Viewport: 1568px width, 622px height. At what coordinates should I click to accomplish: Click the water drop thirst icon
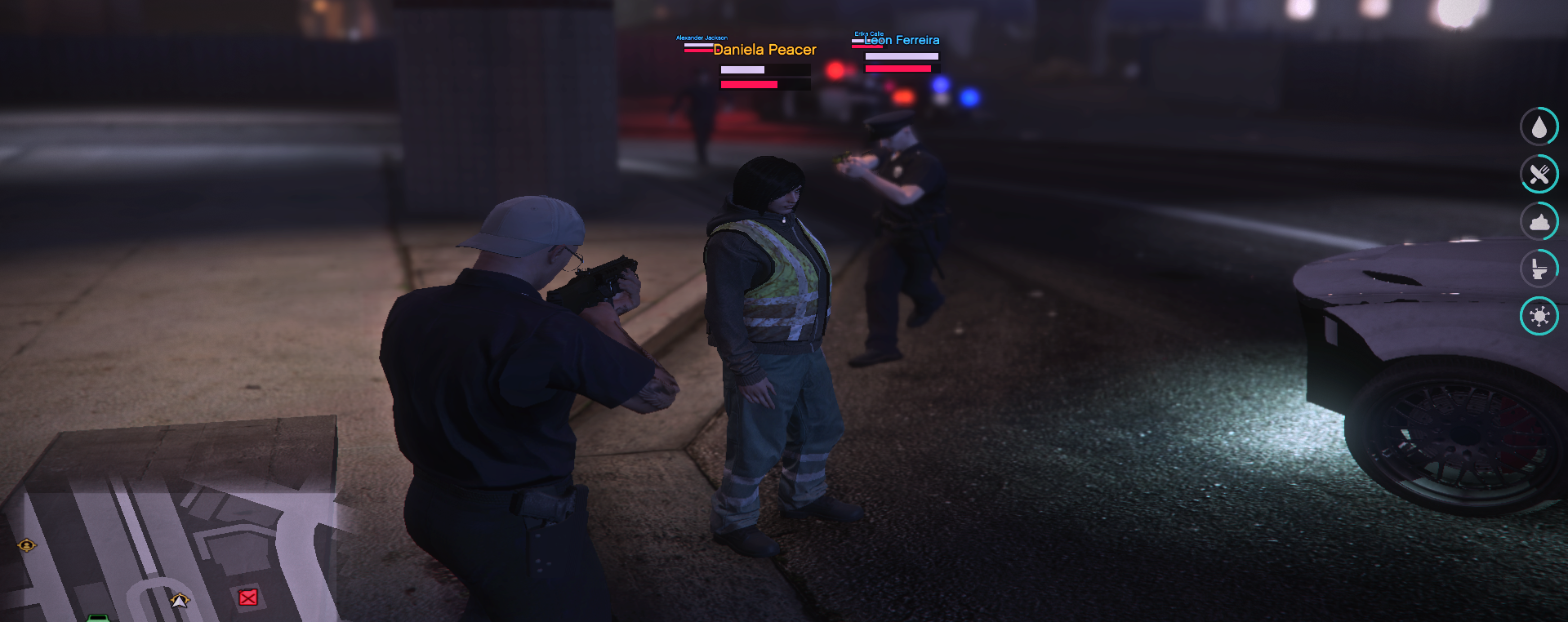point(1539,127)
